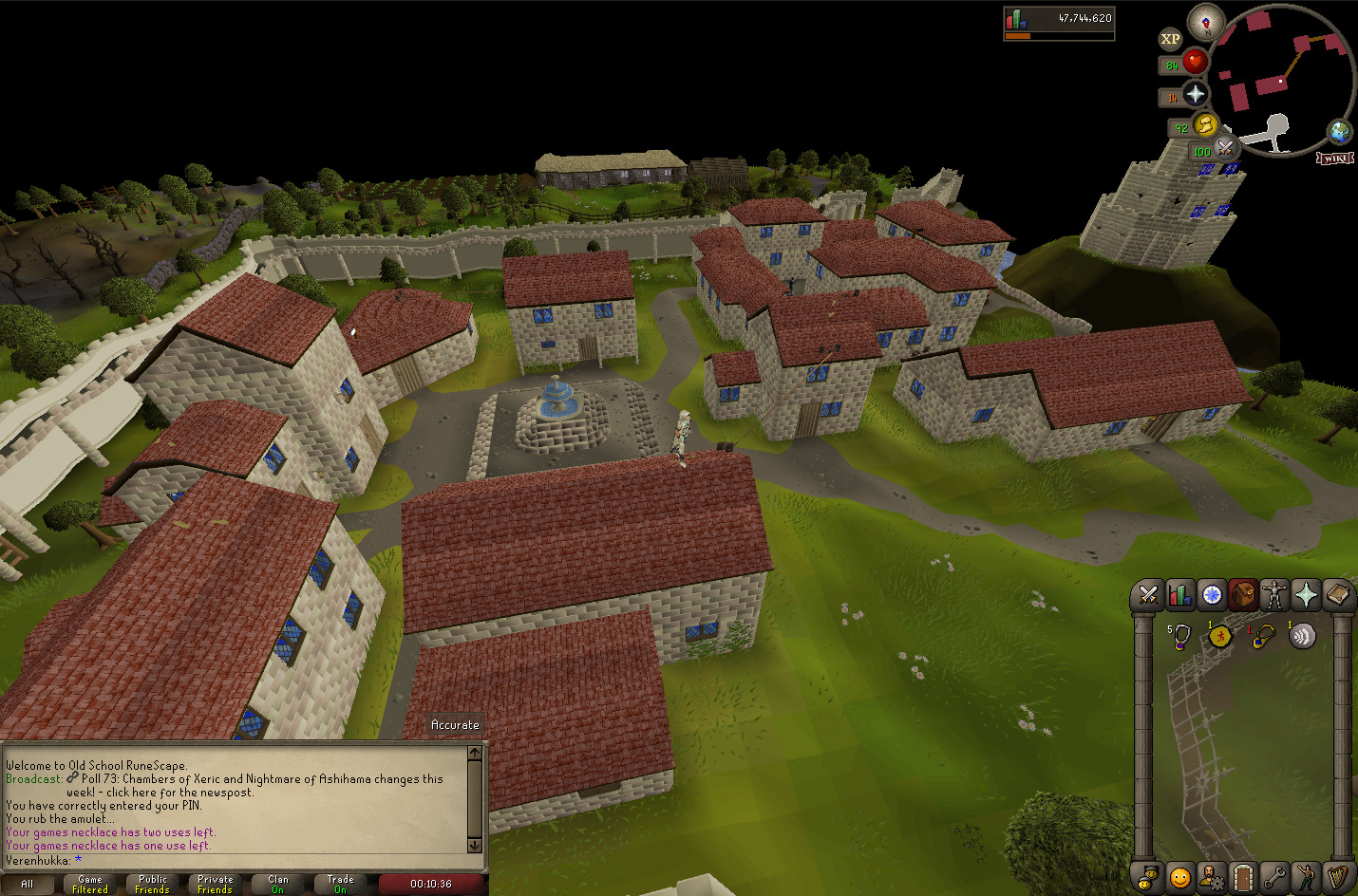Switch chat to the Game filter tab
Image resolution: width=1358 pixels, height=896 pixels.
[x=90, y=885]
